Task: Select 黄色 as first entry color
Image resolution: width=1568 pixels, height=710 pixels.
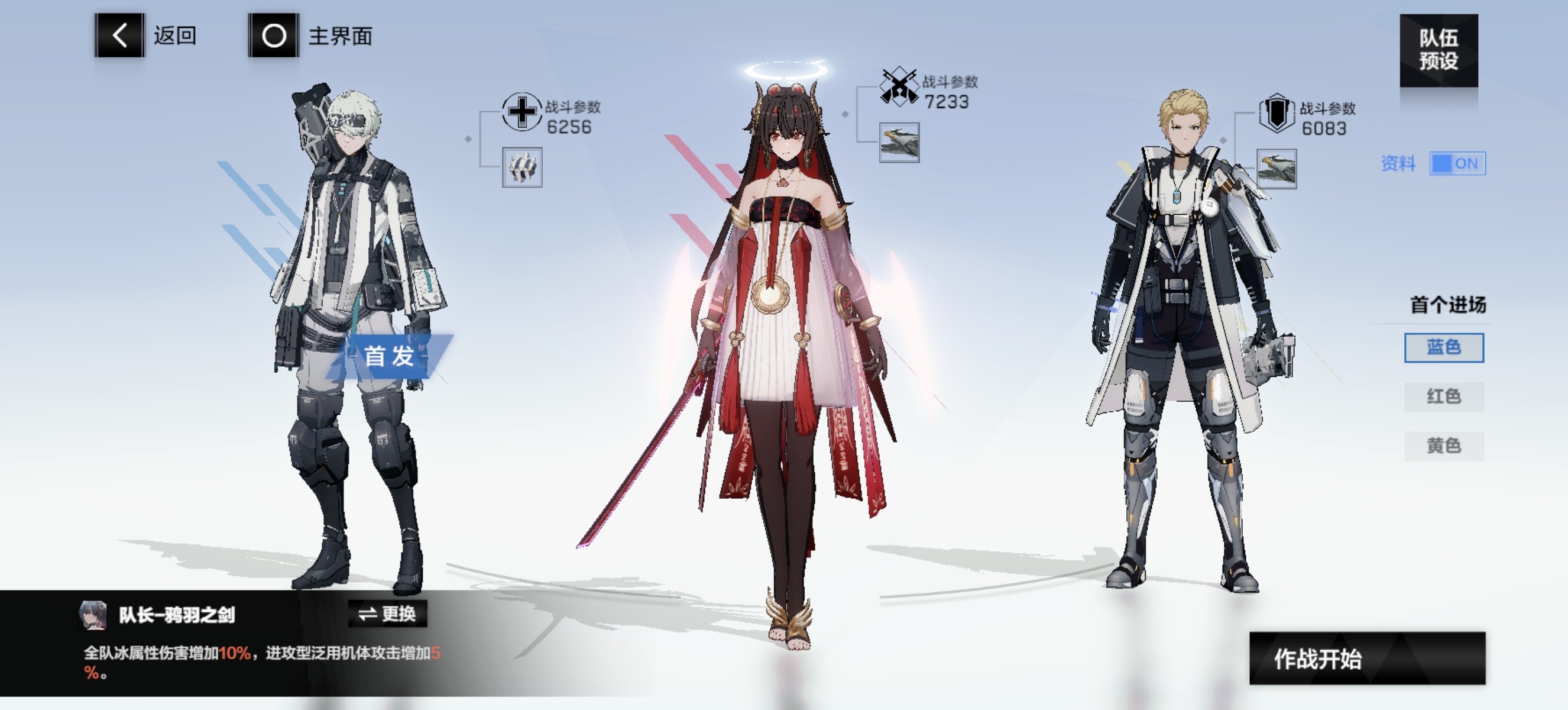Action: point(1444,445)
